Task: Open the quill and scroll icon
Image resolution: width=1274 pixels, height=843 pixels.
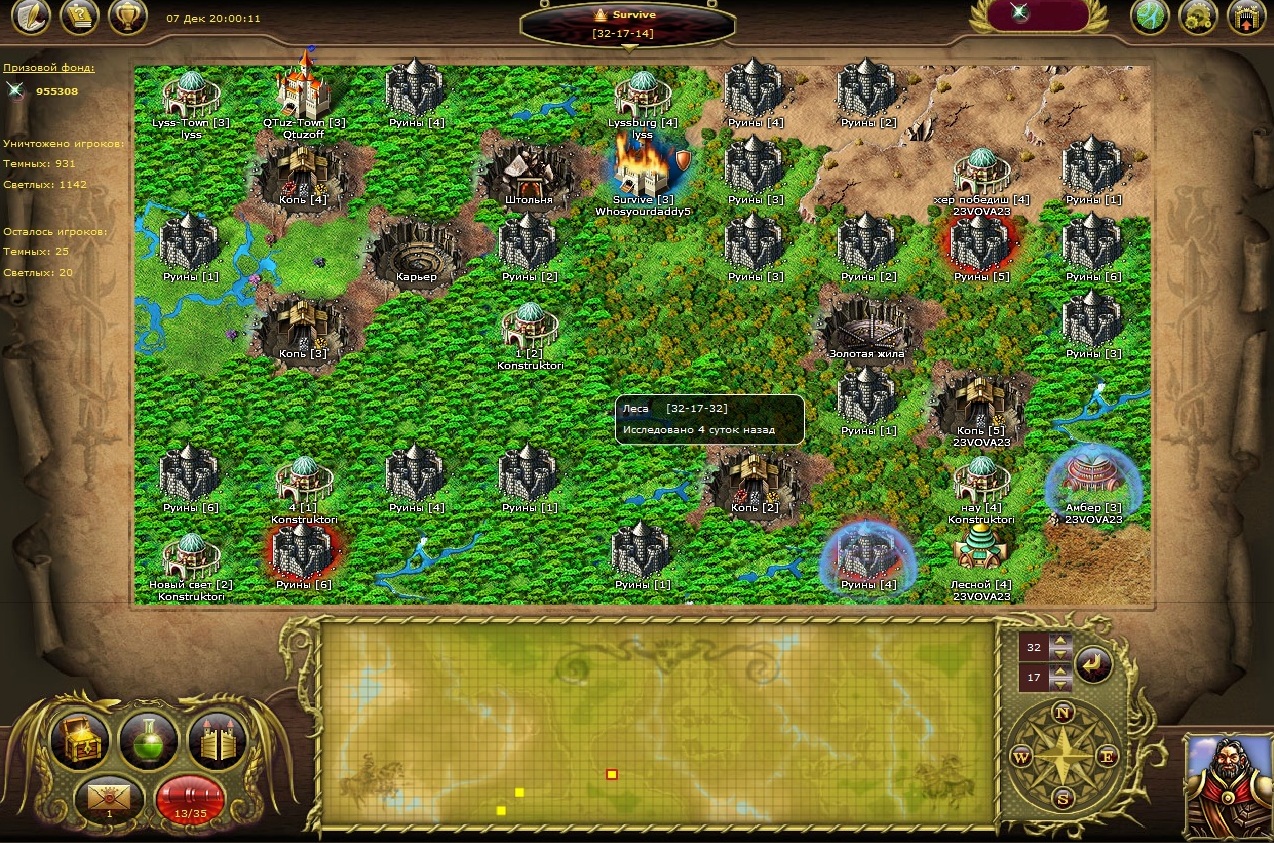Action: tap(31, 17)
